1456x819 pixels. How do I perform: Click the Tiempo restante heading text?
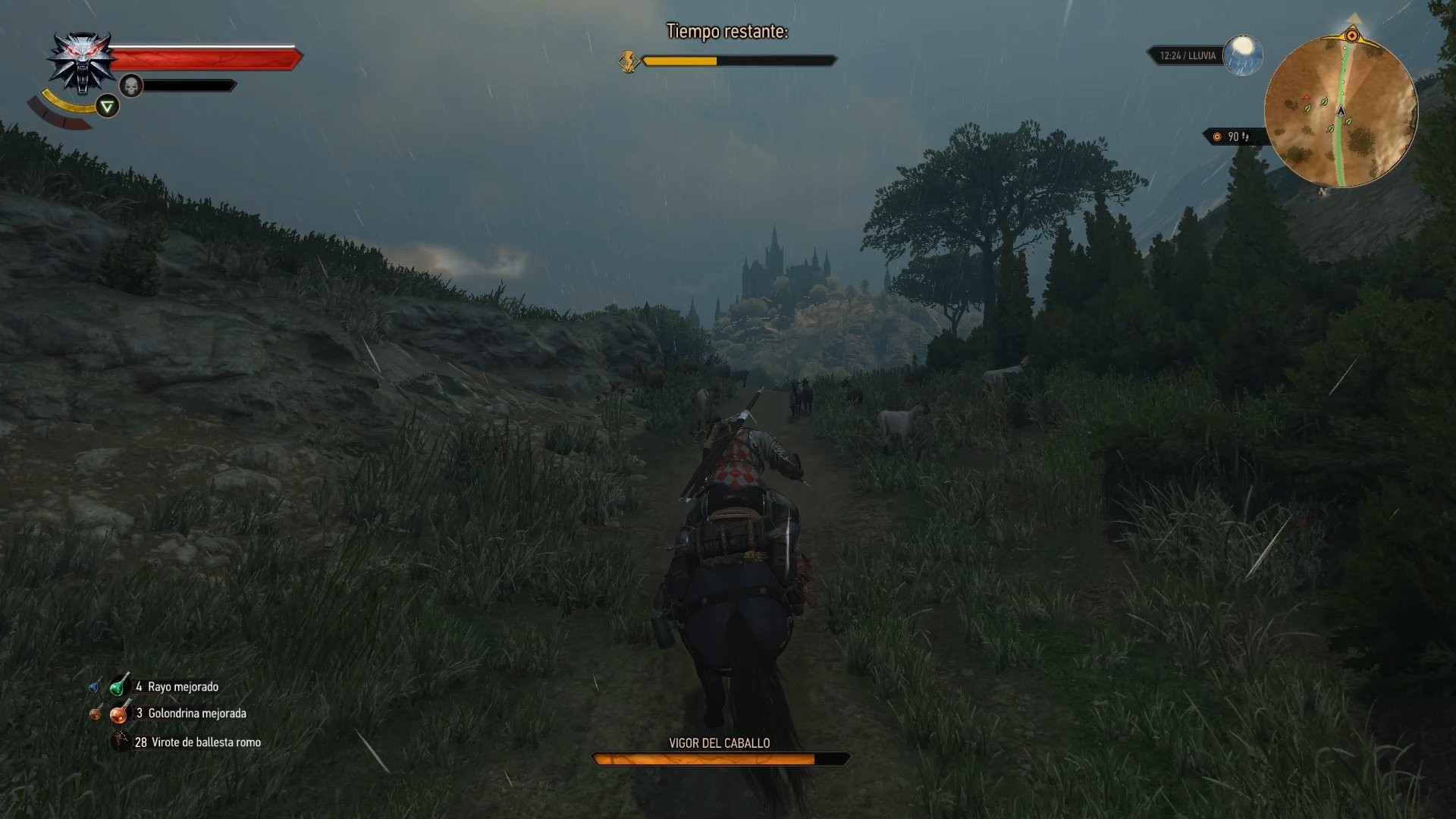tap(728, 33)
